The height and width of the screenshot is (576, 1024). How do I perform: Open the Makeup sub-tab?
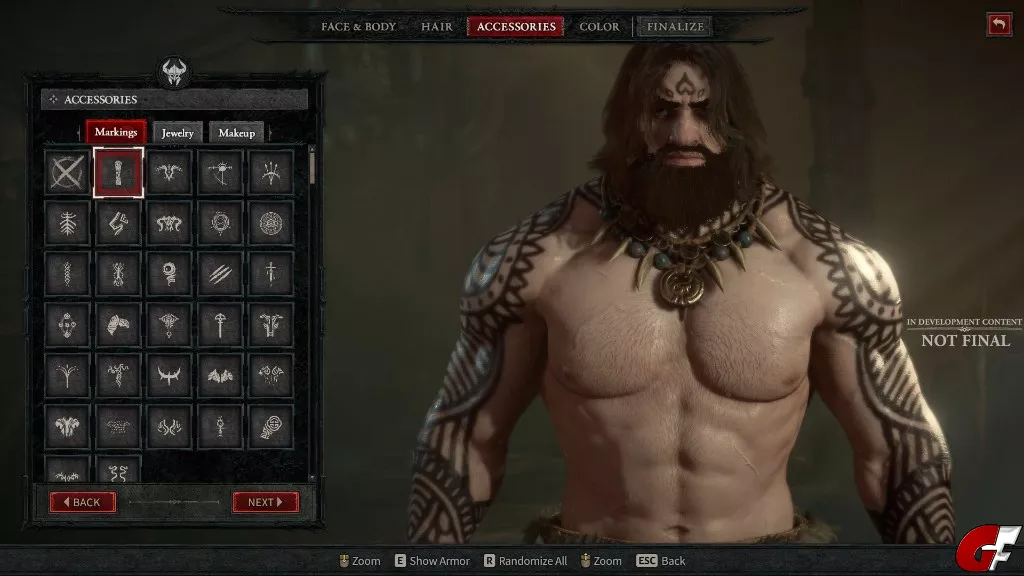237,133
